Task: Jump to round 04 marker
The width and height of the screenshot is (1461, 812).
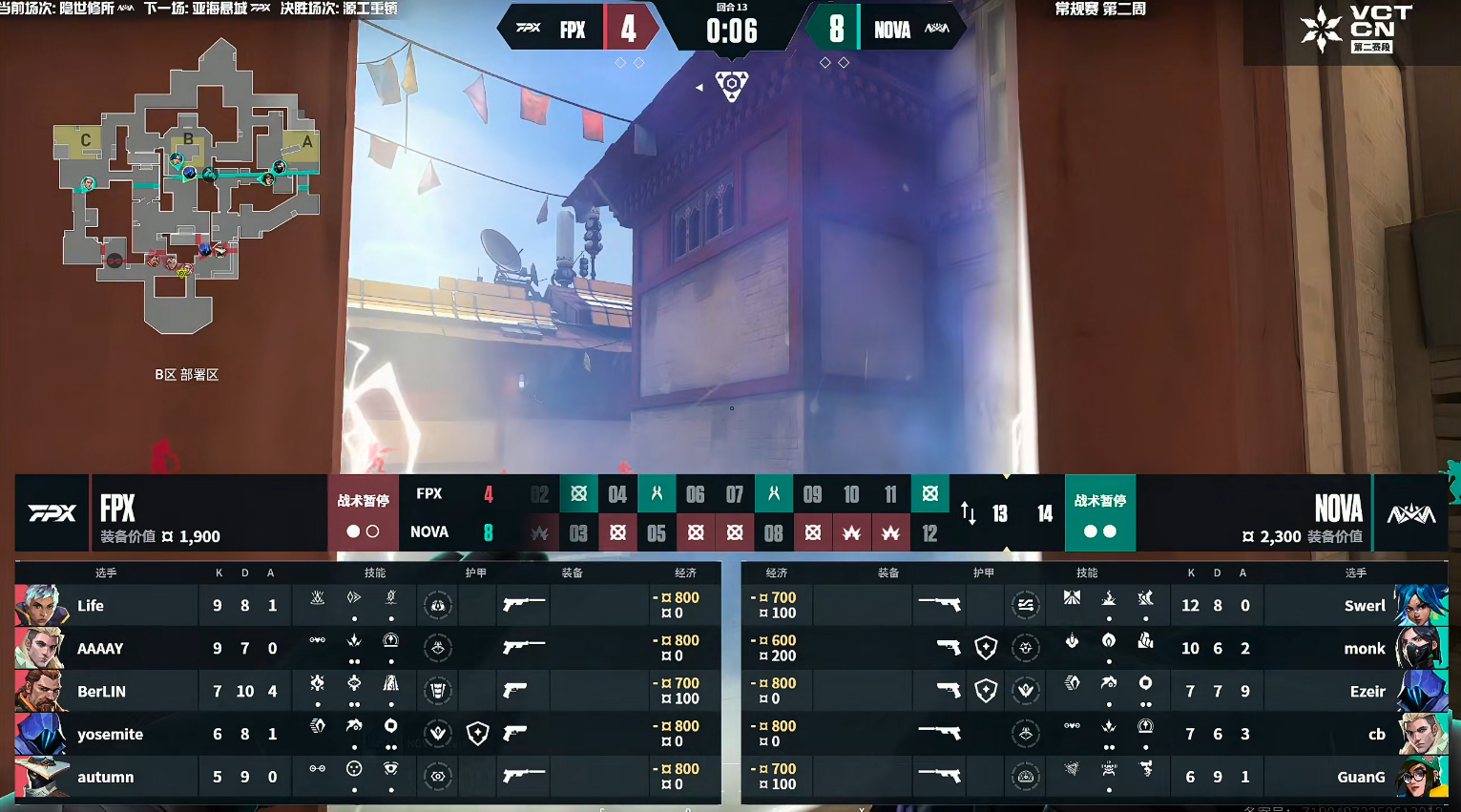Action: 617,494
